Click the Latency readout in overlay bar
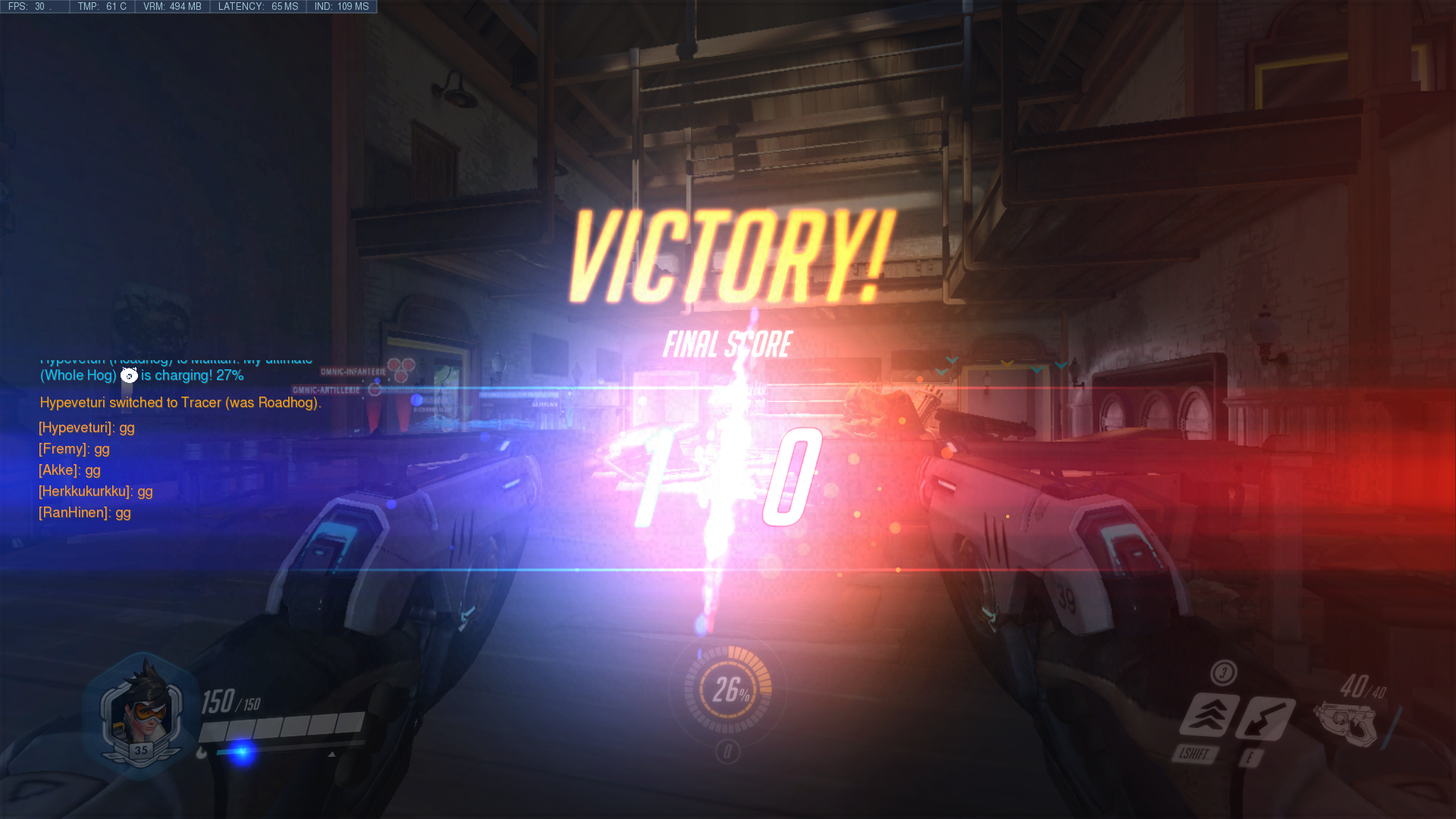 [258, 7]
